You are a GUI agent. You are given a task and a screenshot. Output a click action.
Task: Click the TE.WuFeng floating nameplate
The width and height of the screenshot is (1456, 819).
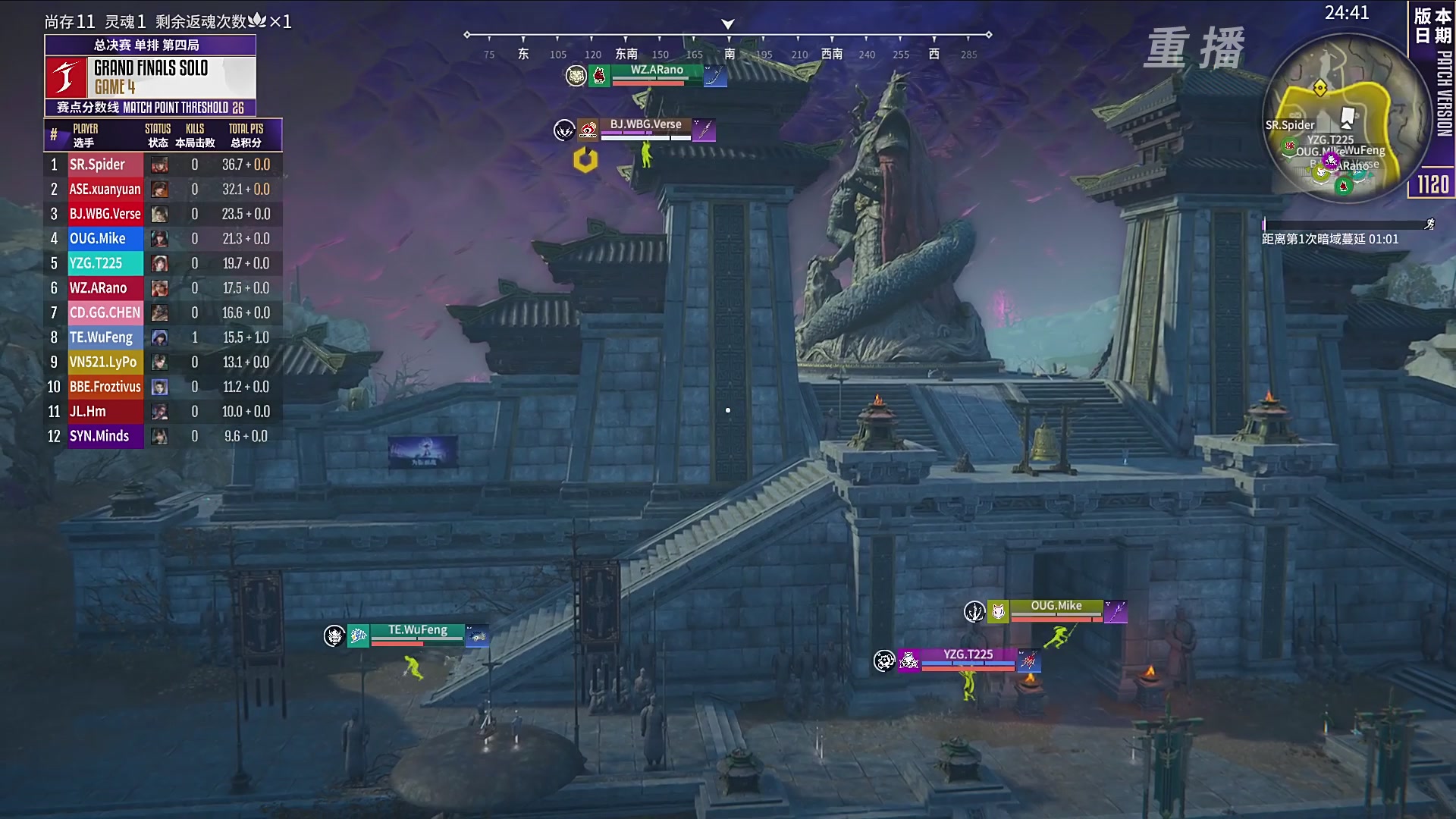tap(418, 631)
